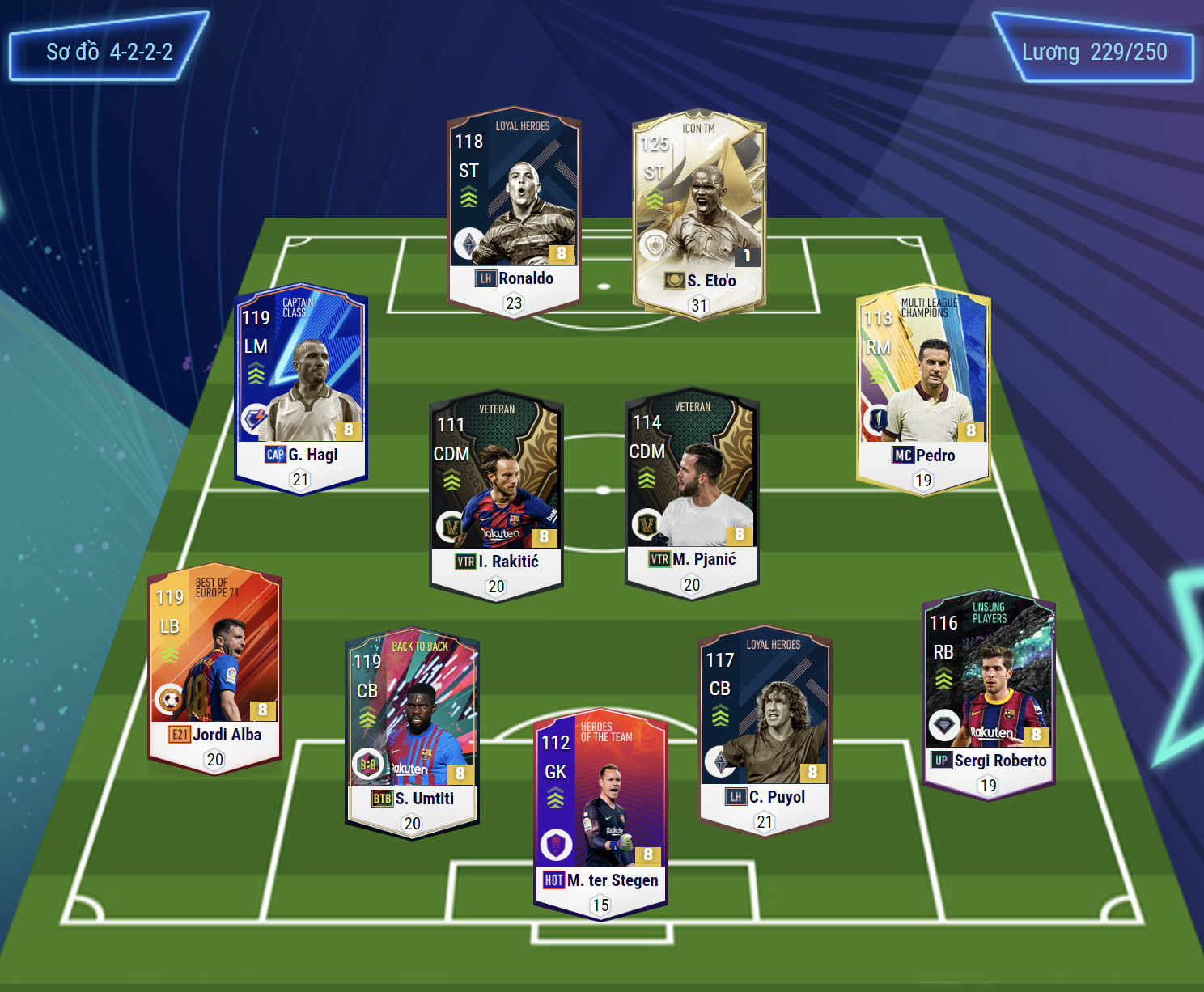
Task: Select Pedro's right midfielder card
Action: pyautogui.click(x=923, y=389)
